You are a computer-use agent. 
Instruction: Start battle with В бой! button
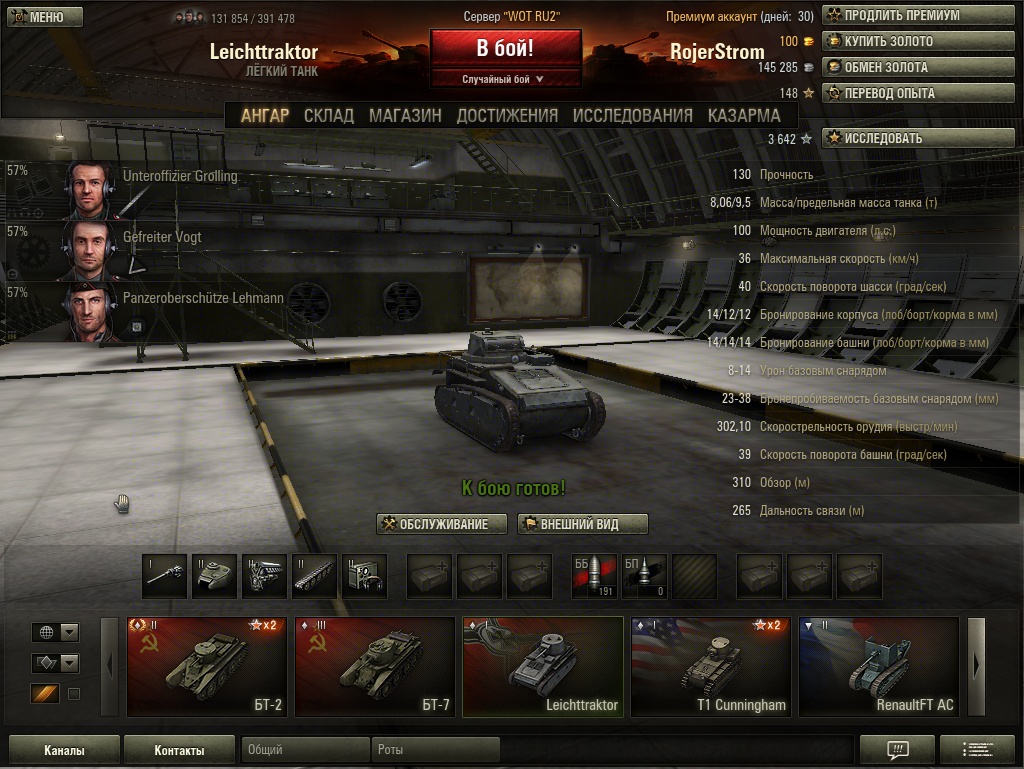(505, 49)
